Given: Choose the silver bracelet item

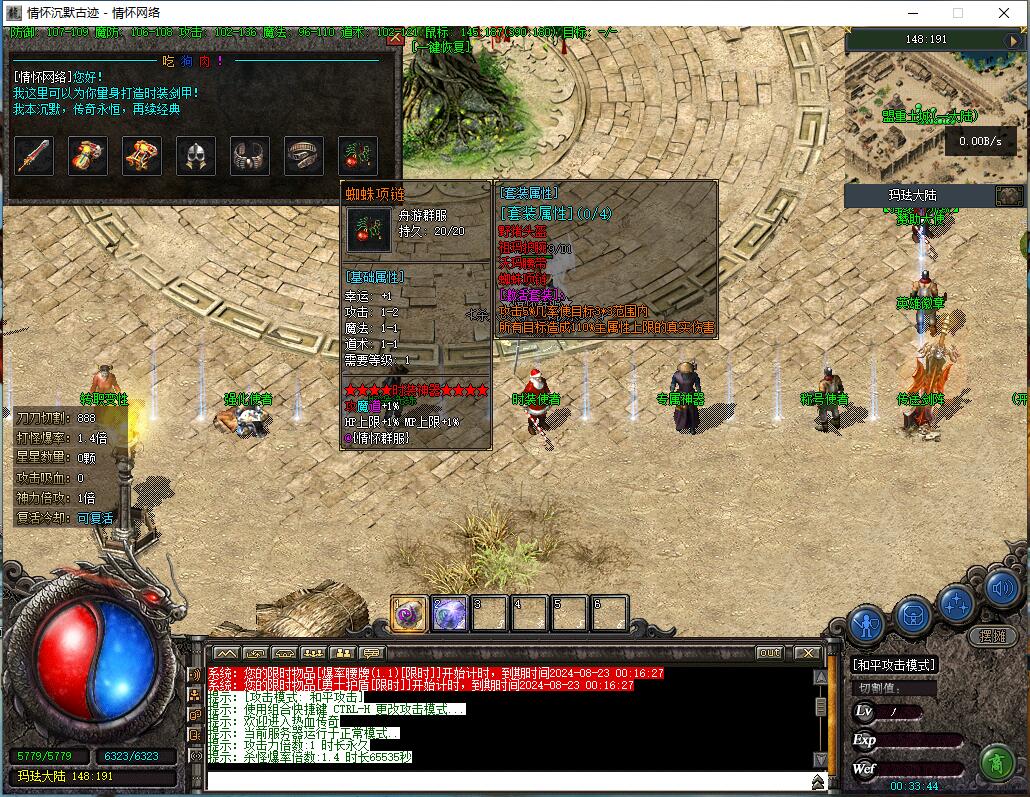Looking at the screenshot, I should point(250,156).
